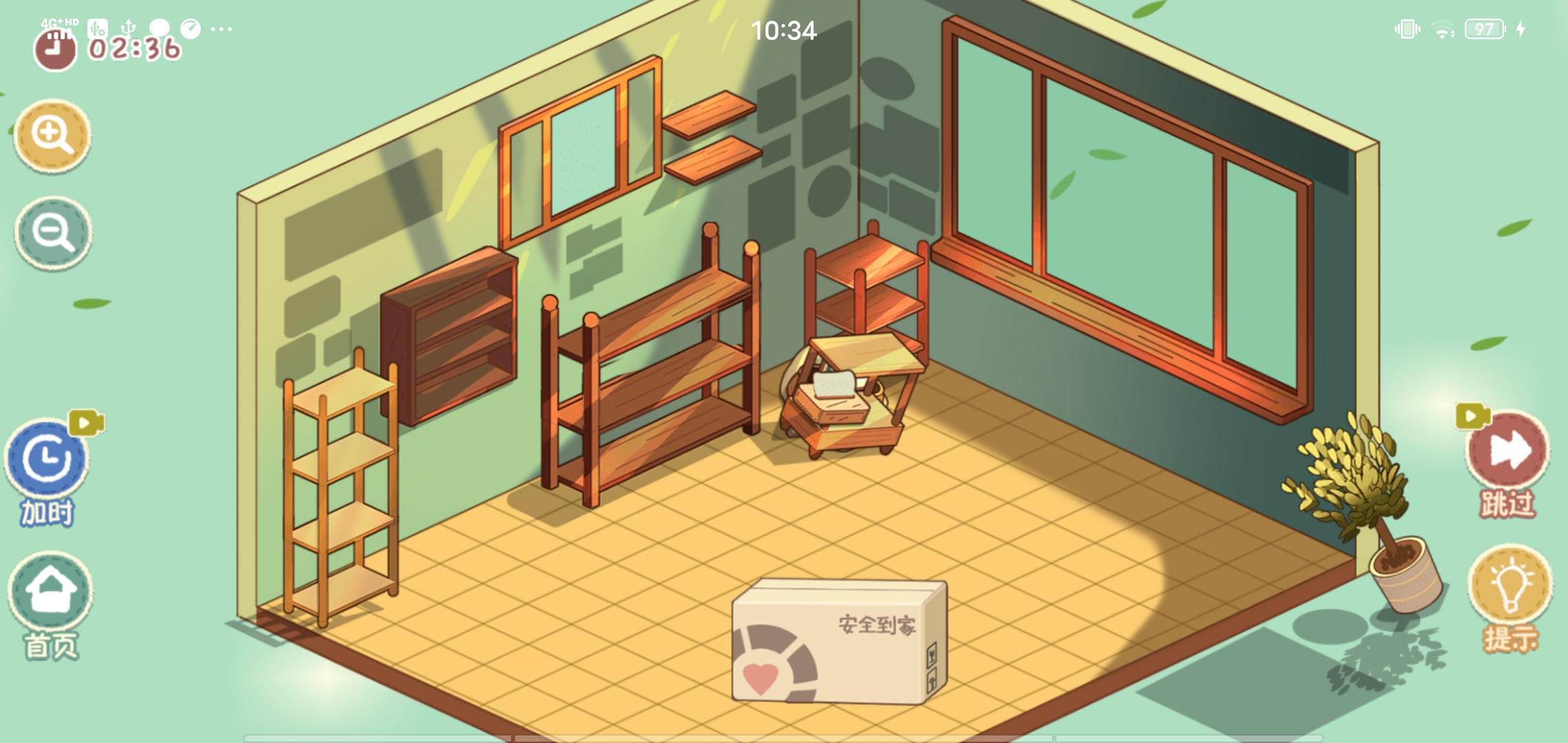Tap the red alarm clock timer icon

click(54, 50)
